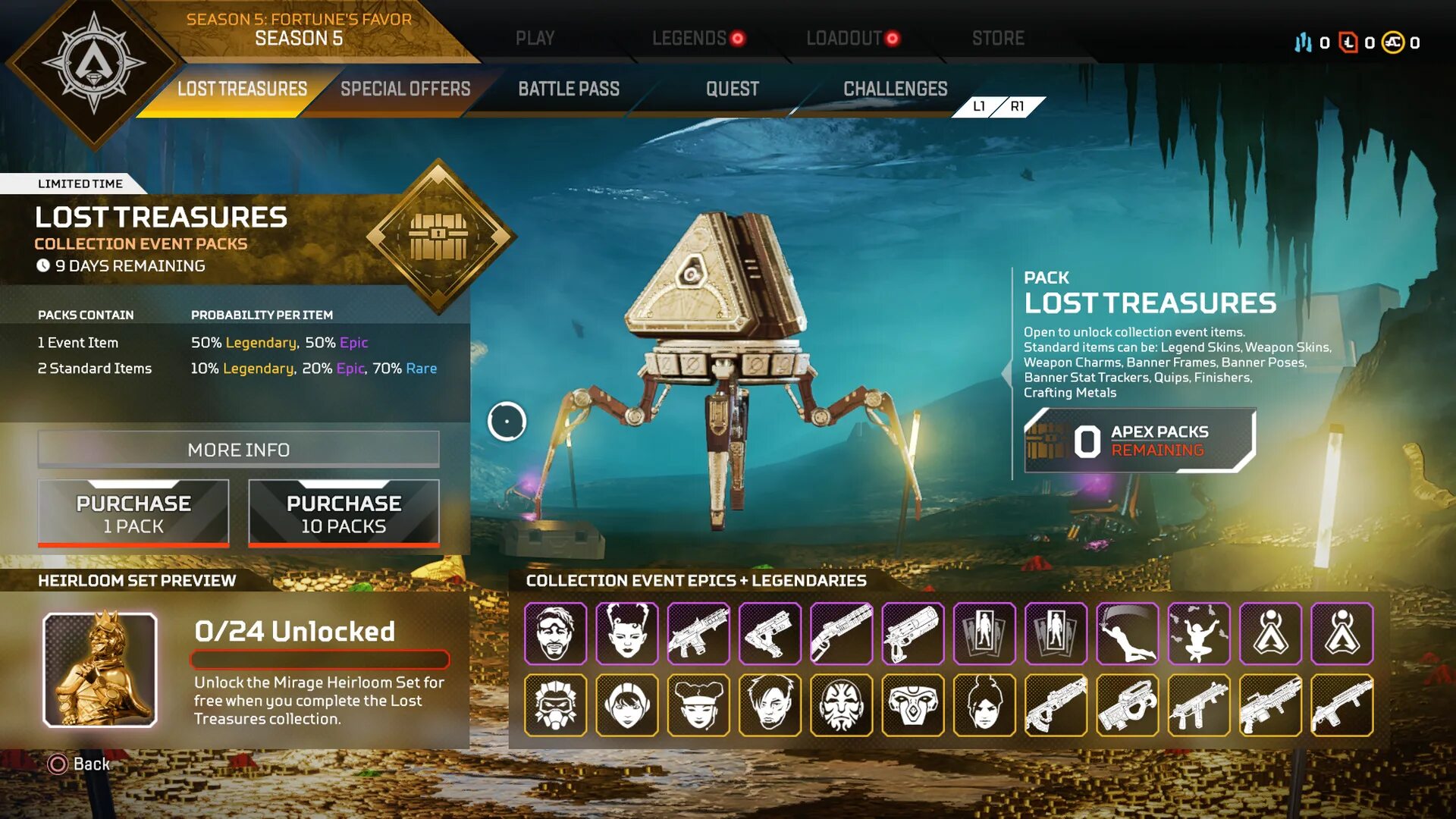
Task: Select the legendary Caustic gas mask skin
Action: tap(555, 705)
